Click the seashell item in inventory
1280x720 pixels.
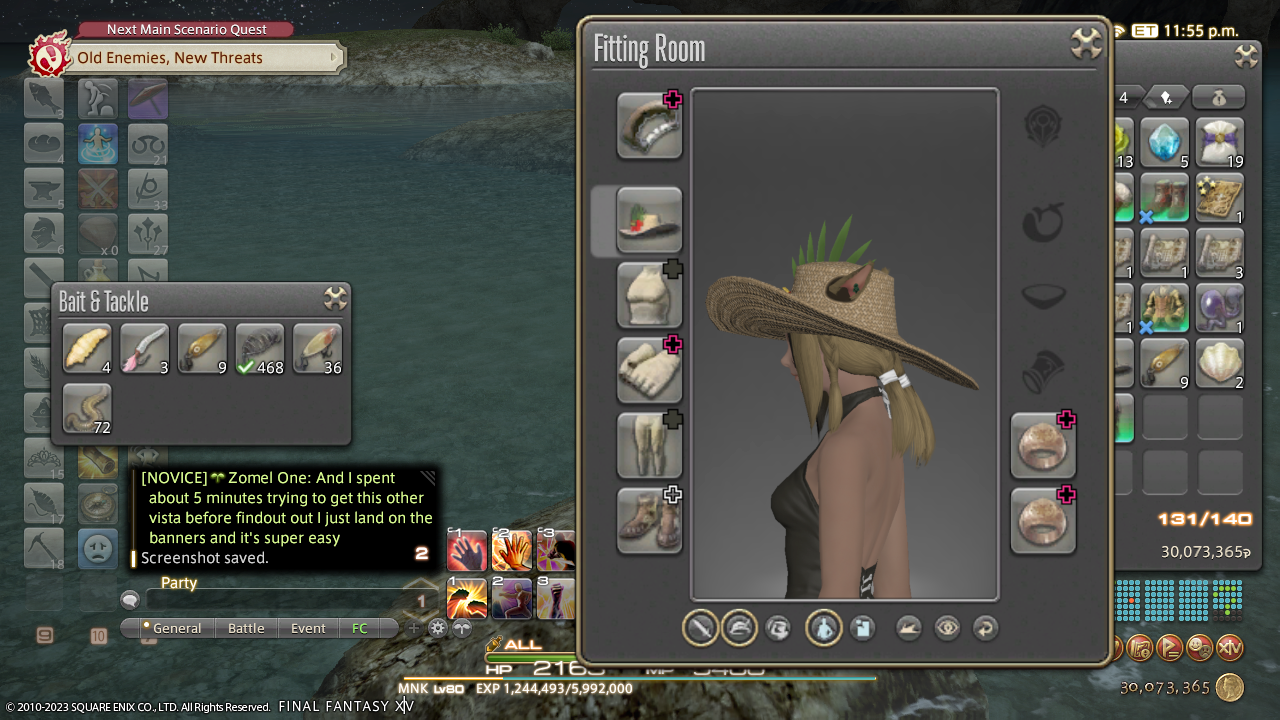point(1219,363)
